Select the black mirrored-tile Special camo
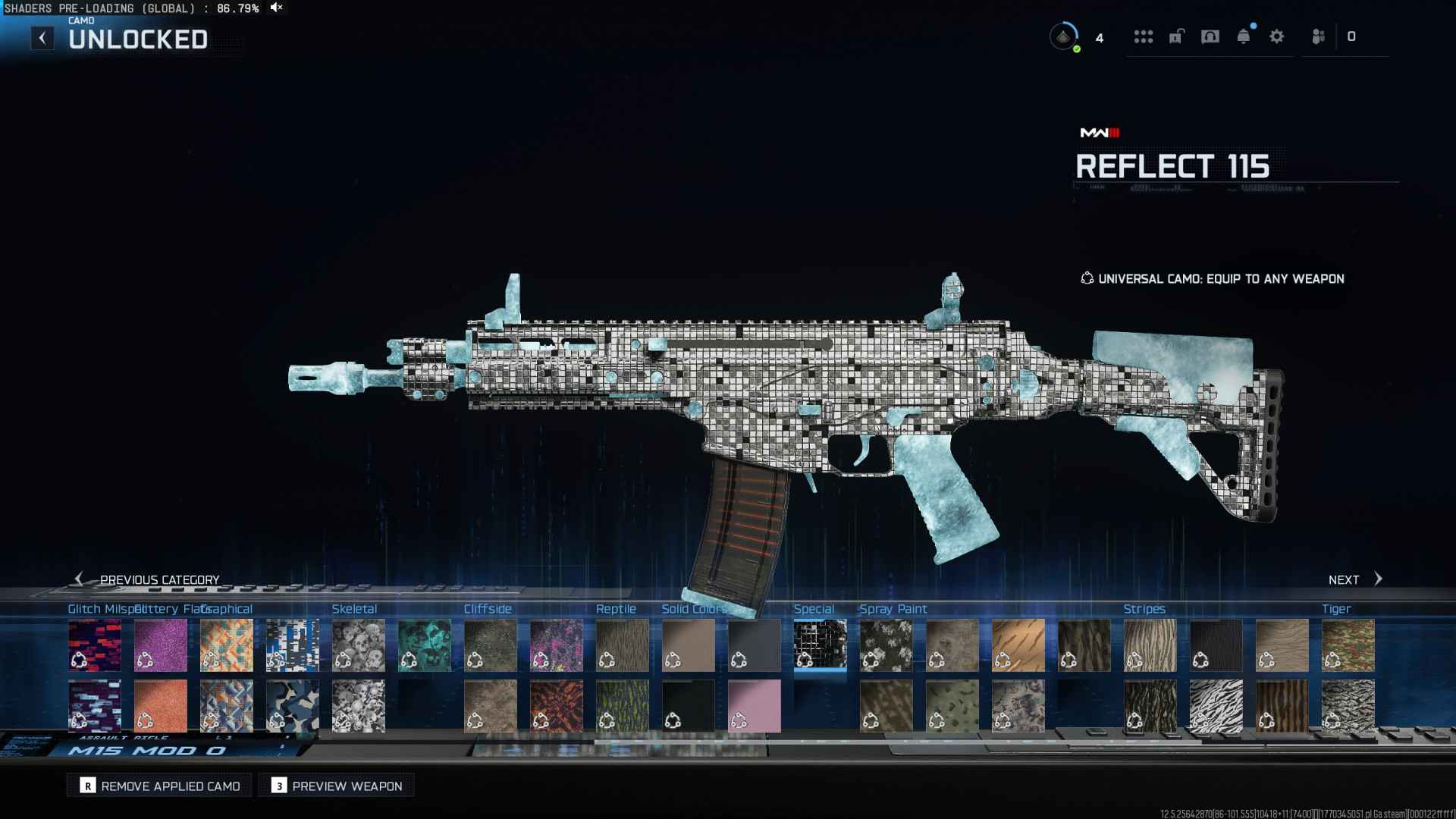Viewport: 1456px width, 819px height. point(820,645)
